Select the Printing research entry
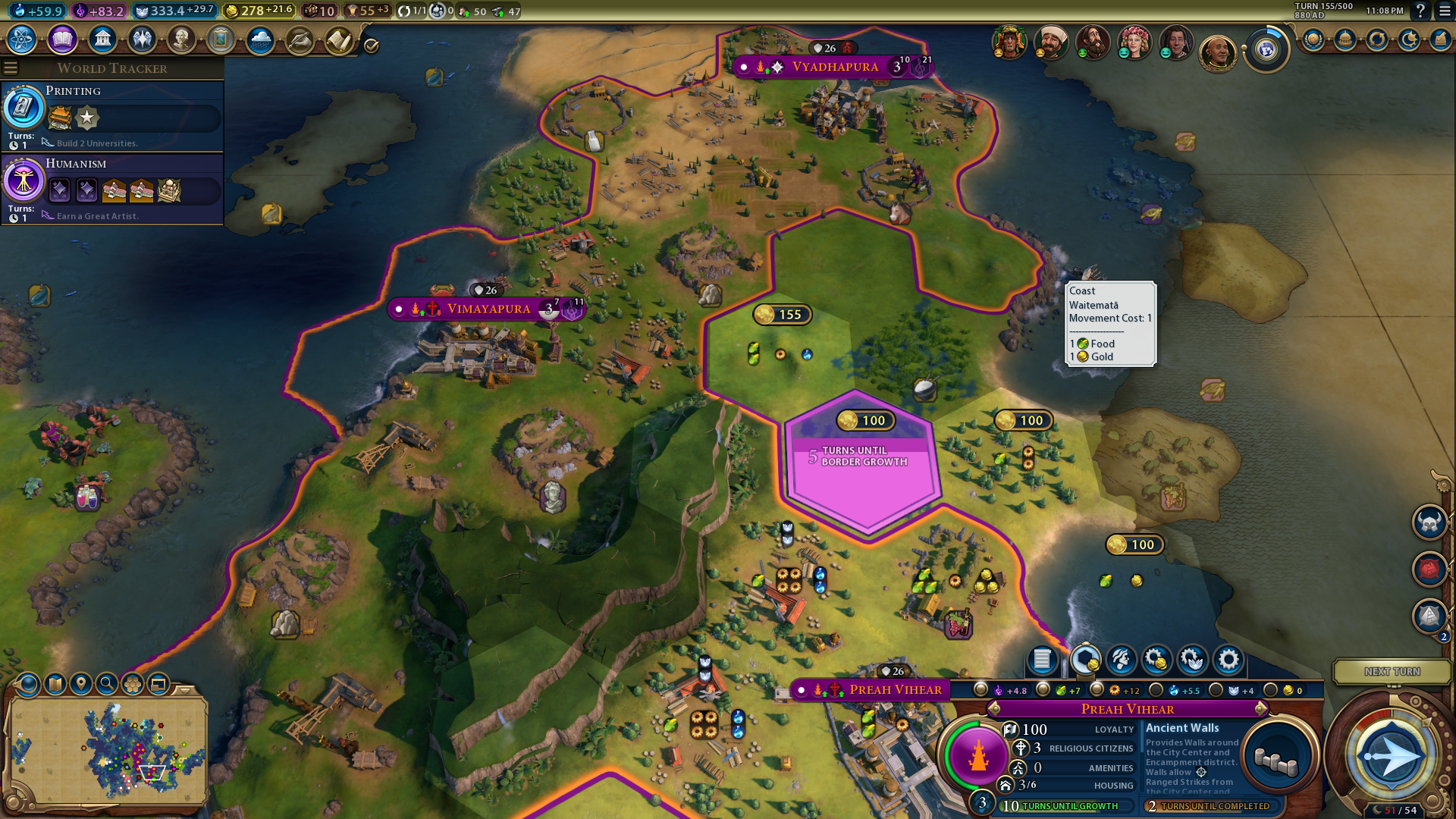The height and width of the screenshot is (819, 1456). click(112, 117)
